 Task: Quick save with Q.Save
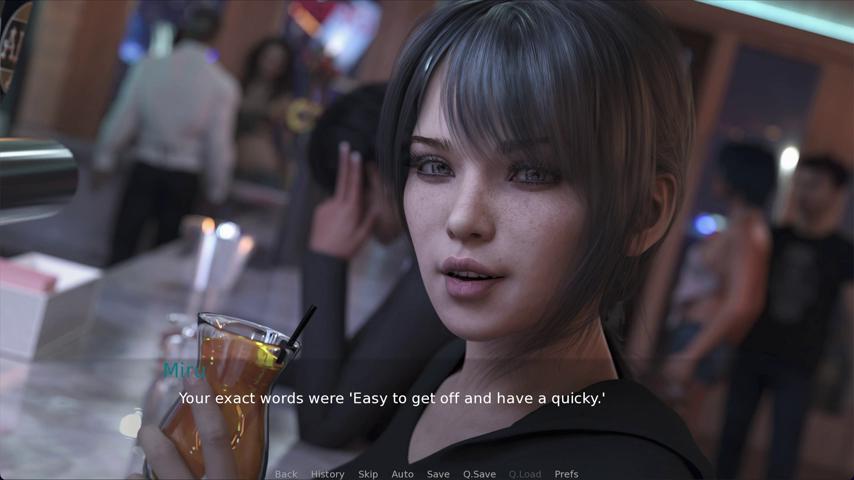click(479, 474)
